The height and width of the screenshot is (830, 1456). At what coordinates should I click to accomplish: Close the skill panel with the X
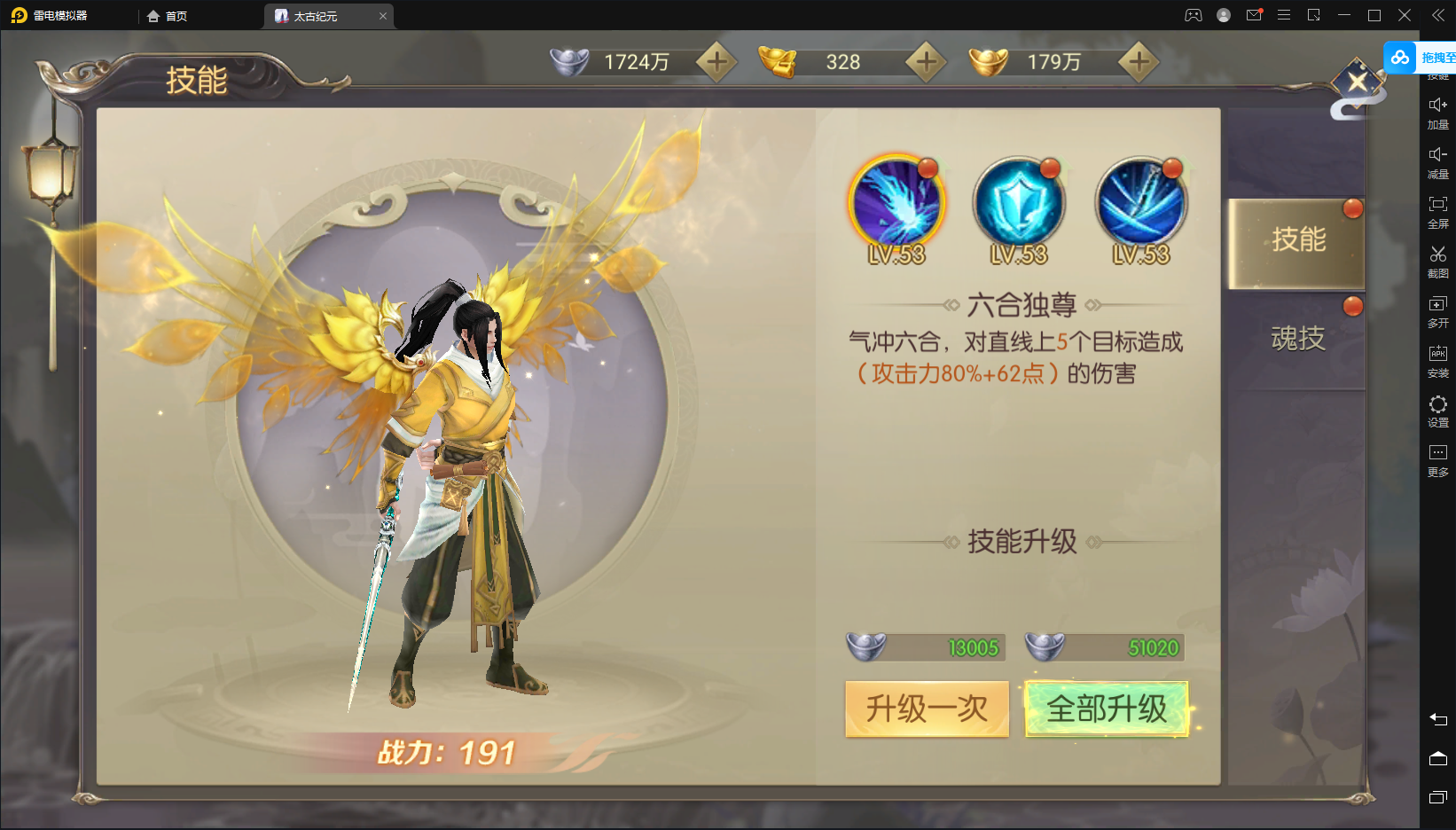pos(1357,83)
